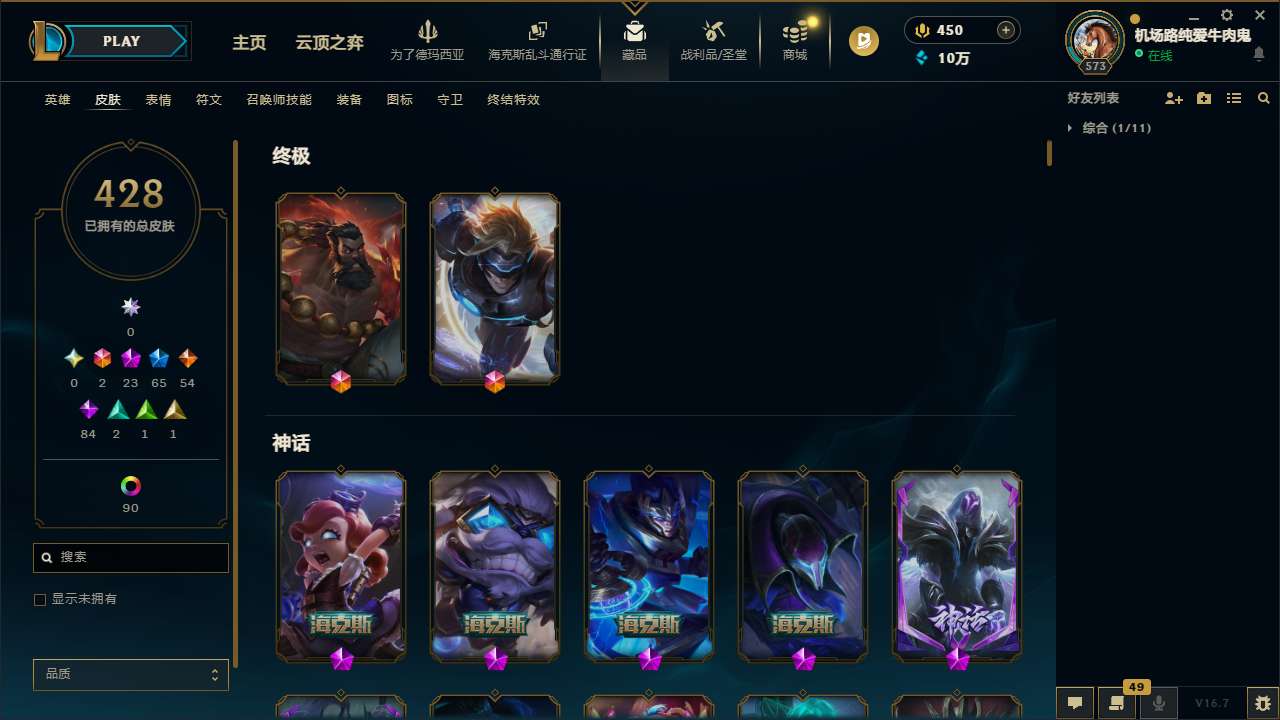
Task: Toggle the microphone icon in bottom bar
Action: pos(1159,703)
